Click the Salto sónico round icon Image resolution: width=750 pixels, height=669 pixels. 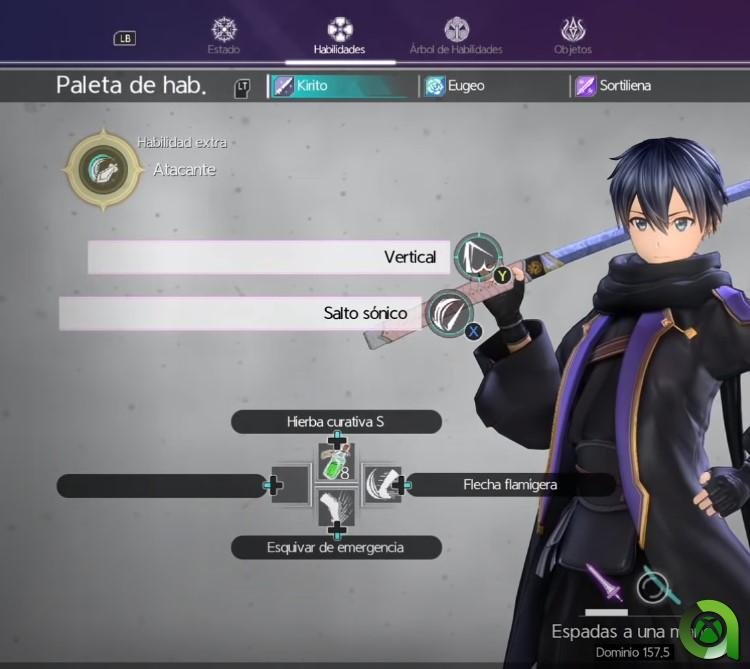pyautogui.click(x=449, y=313)
